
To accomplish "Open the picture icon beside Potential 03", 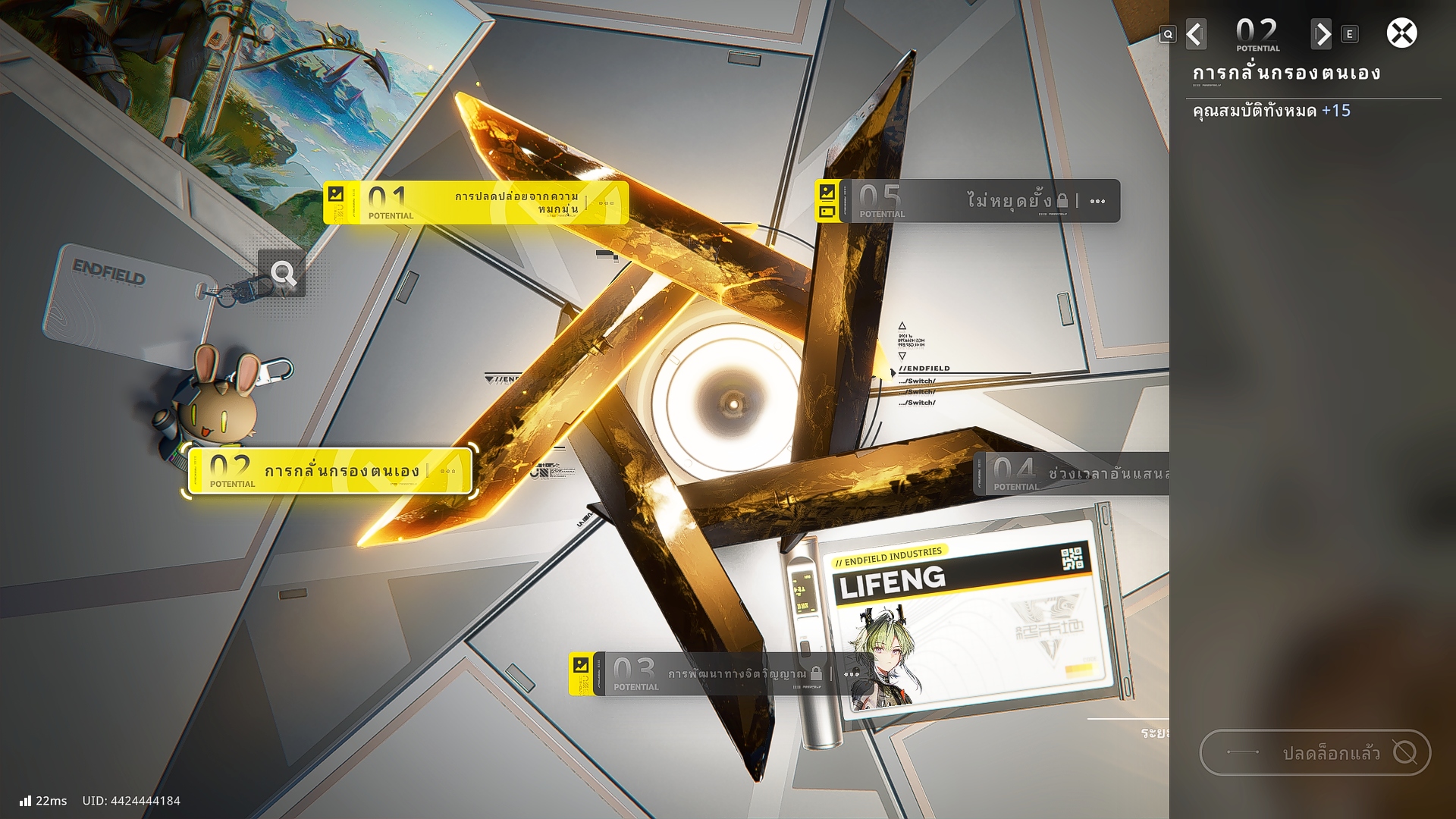I will (x=581, y=665).
